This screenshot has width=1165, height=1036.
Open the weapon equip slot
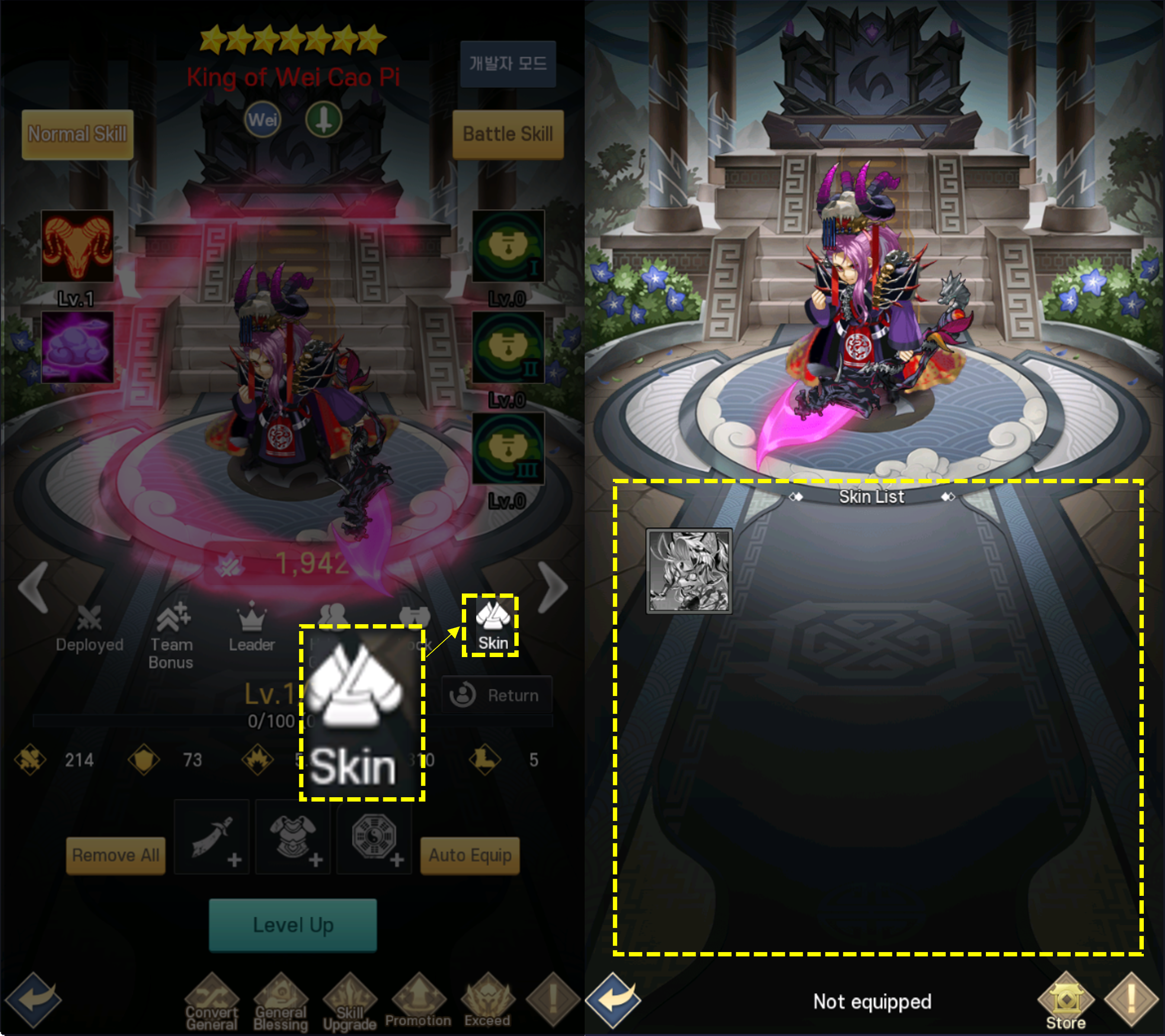tap(211, 838)
